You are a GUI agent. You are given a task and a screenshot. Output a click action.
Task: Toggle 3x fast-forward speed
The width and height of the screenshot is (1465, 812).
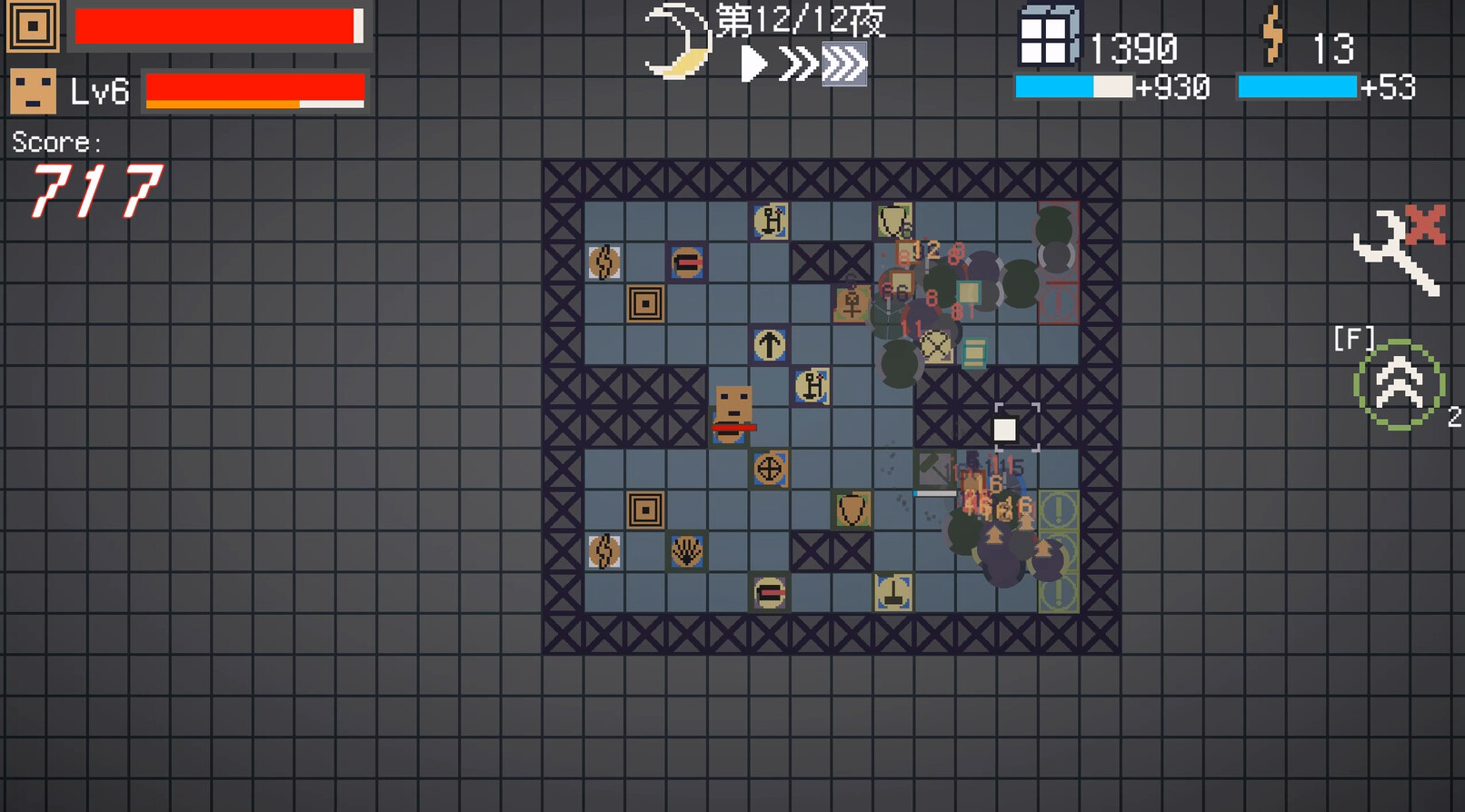point(845,64)
